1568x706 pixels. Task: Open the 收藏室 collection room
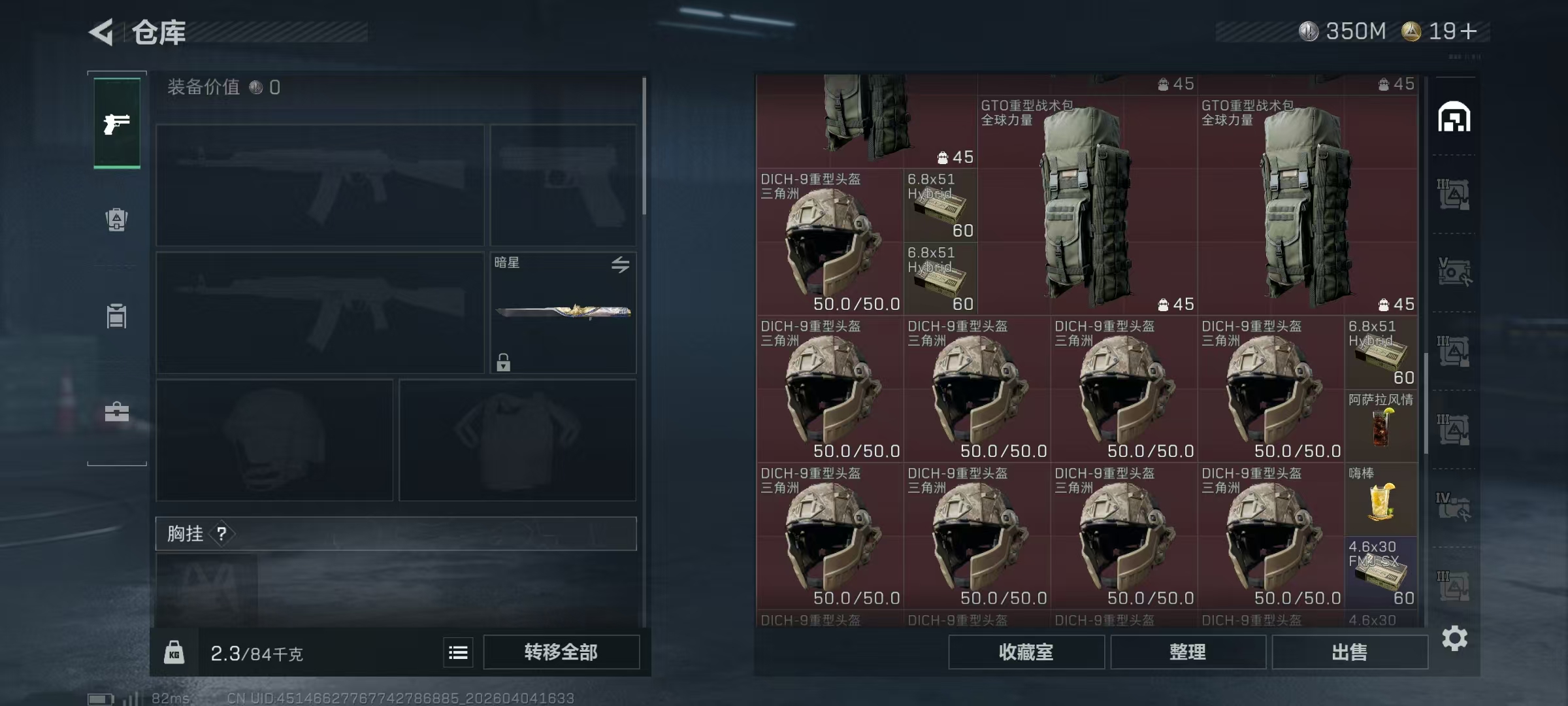[1026, 652]
